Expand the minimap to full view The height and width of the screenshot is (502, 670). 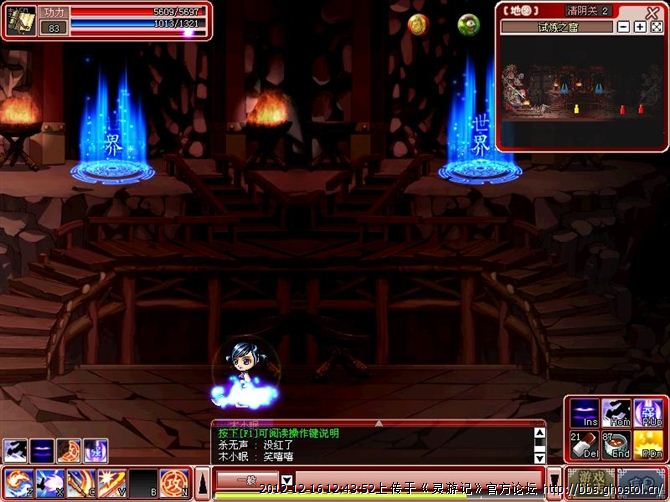pos(654,27)
